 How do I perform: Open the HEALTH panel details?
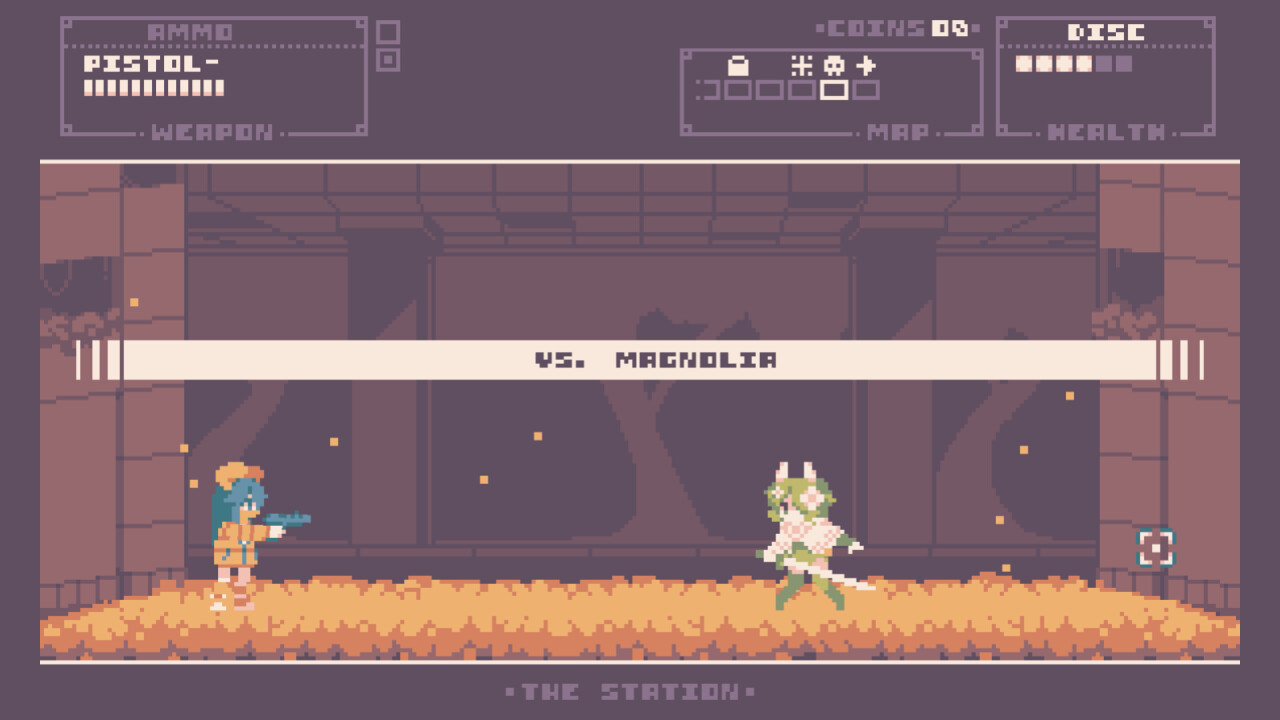1104,130
